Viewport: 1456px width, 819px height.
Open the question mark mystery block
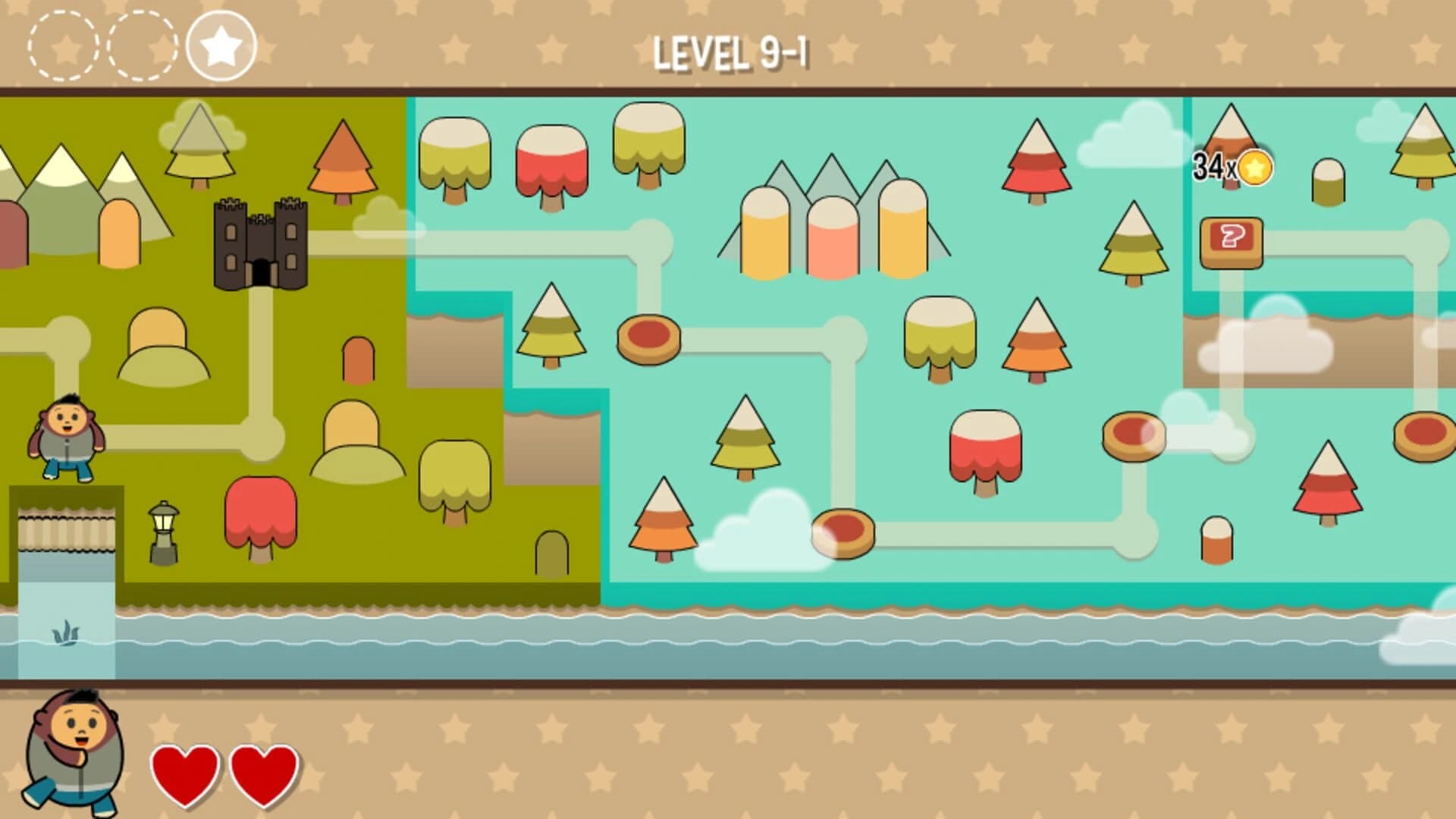[x=1232, y=243]
